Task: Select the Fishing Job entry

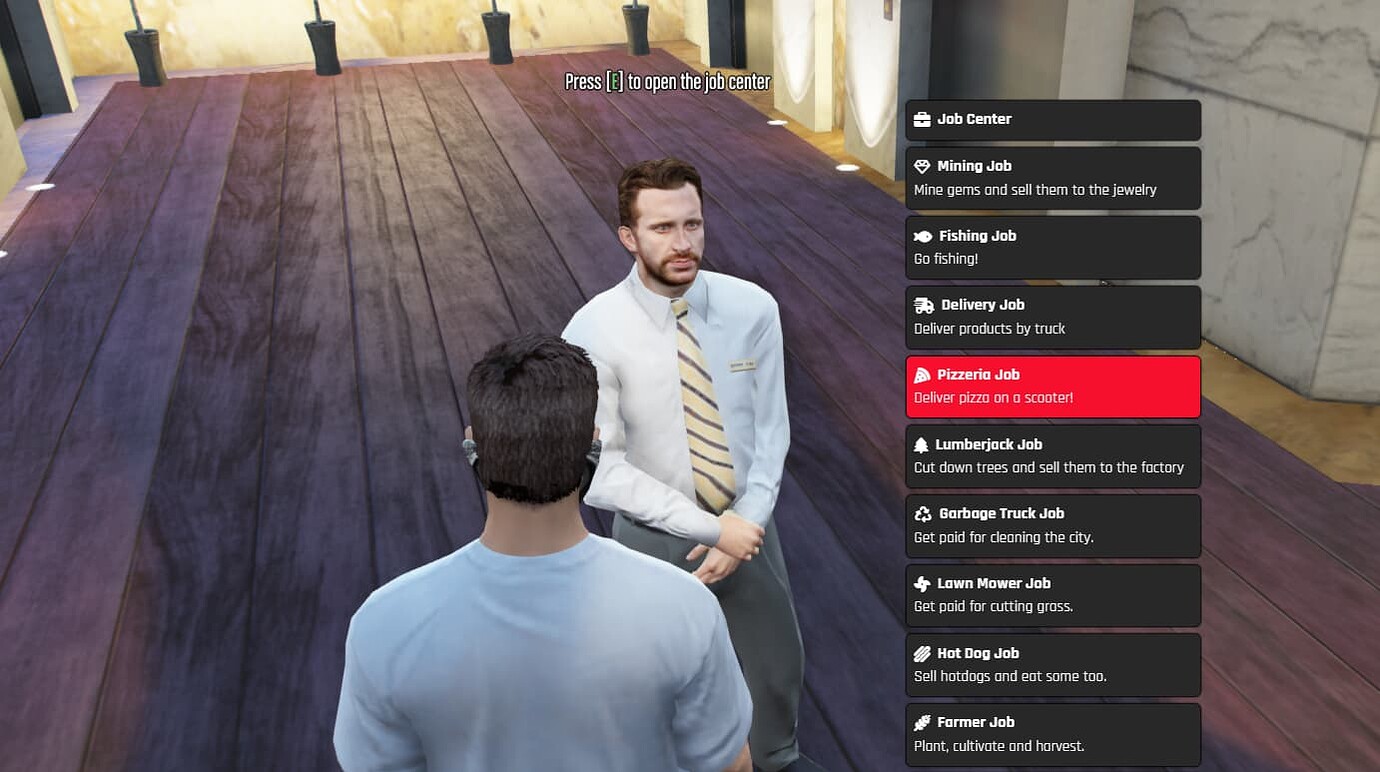Action: 1052,247
